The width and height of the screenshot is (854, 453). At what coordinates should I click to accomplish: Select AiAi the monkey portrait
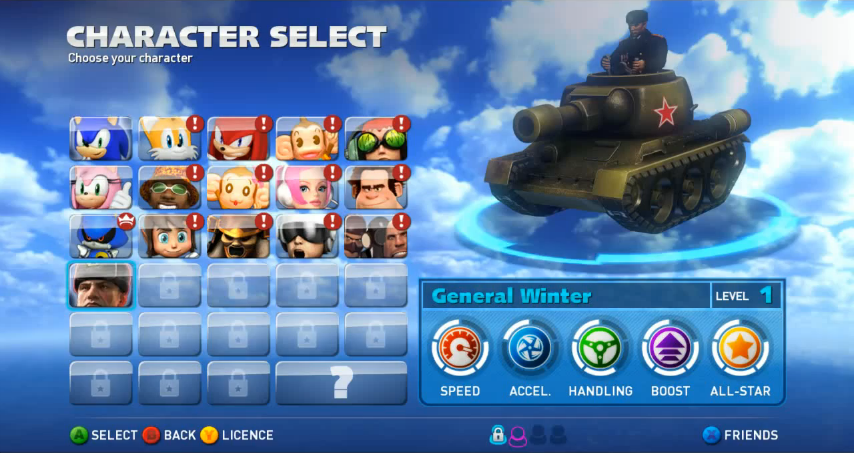coord(307,138)
